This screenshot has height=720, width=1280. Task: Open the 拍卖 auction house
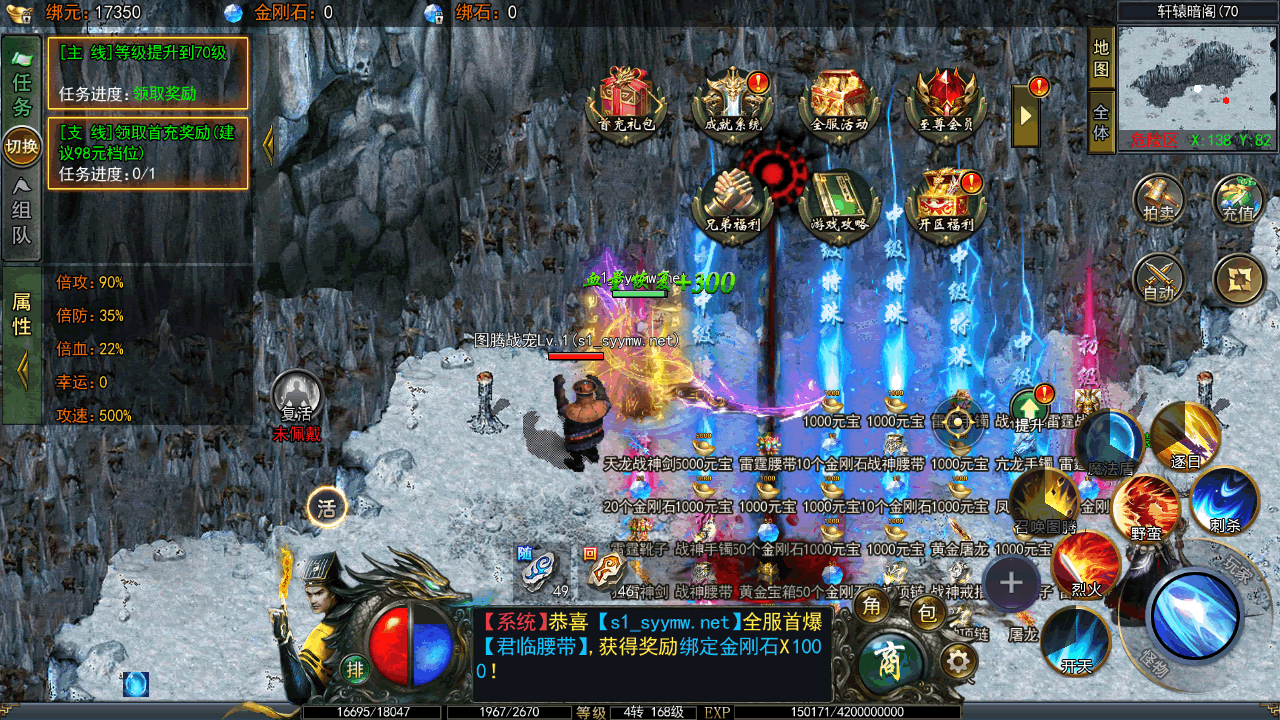pos(1159,200)
